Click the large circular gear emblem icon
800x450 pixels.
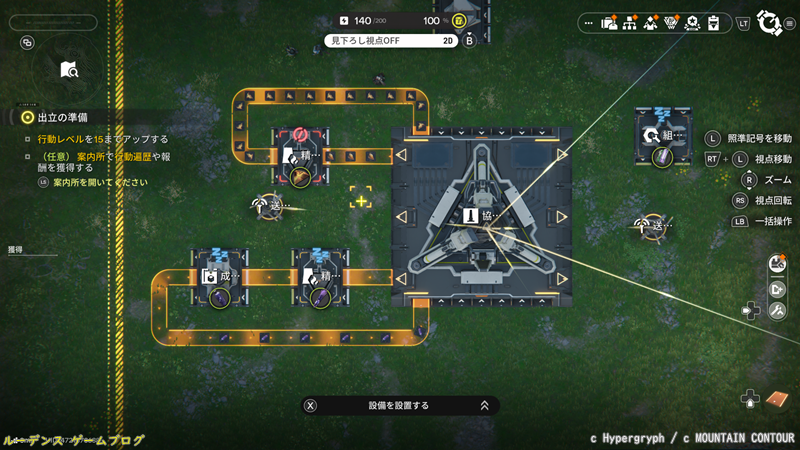click(768, 22)
